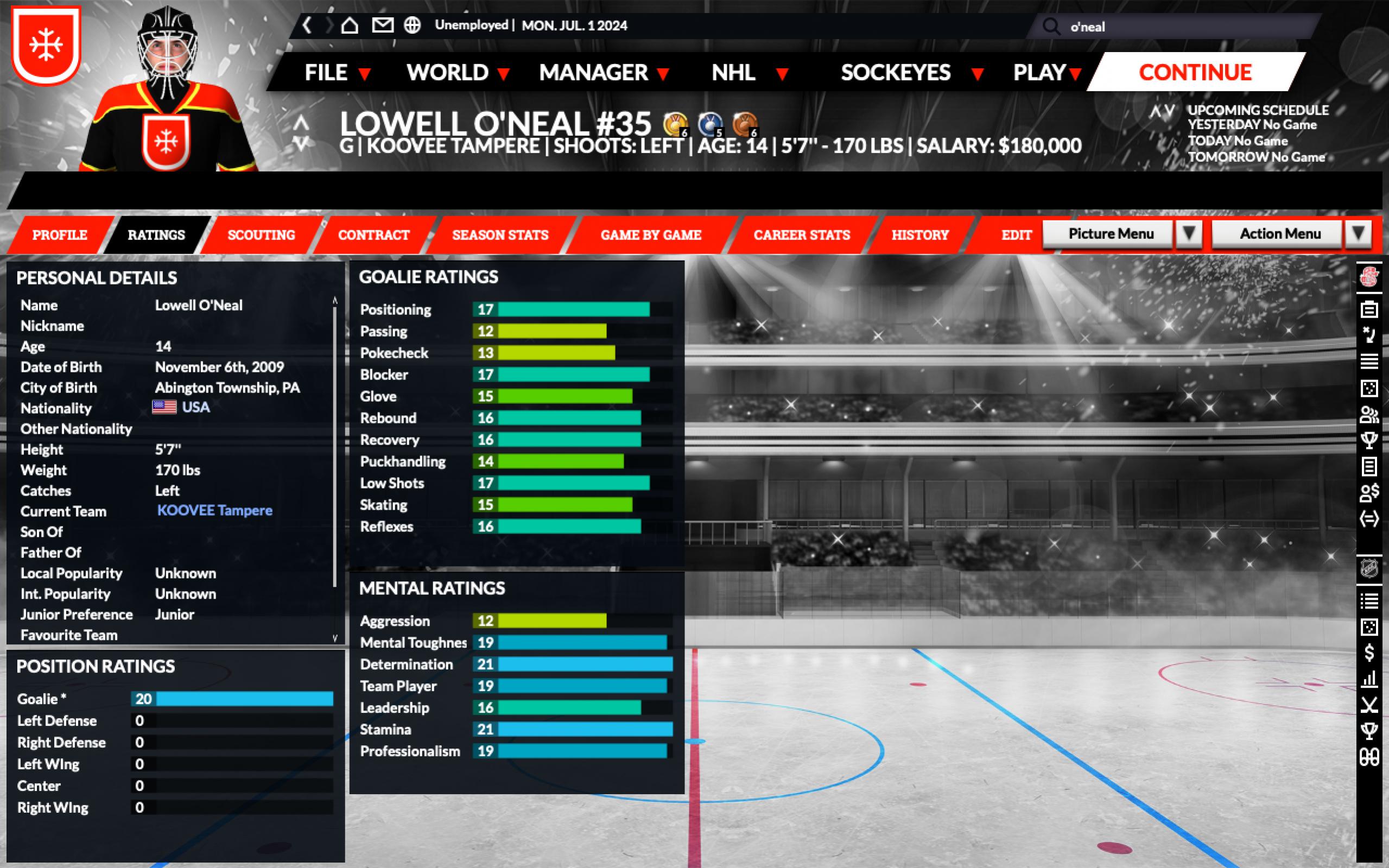The width and height of the screenshot is (1389, 868).
Task: Switch to the PROFILE tab
Action: tap(60, 235)
